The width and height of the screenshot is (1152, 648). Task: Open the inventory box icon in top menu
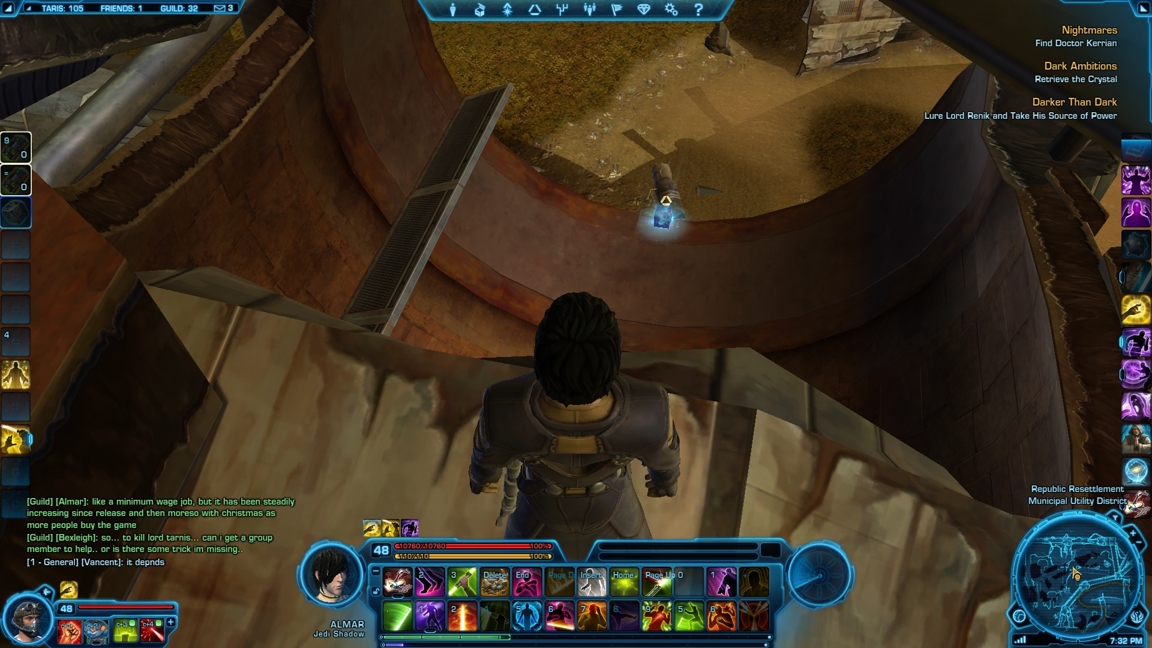pyautogui.click(x=480, y=10)
